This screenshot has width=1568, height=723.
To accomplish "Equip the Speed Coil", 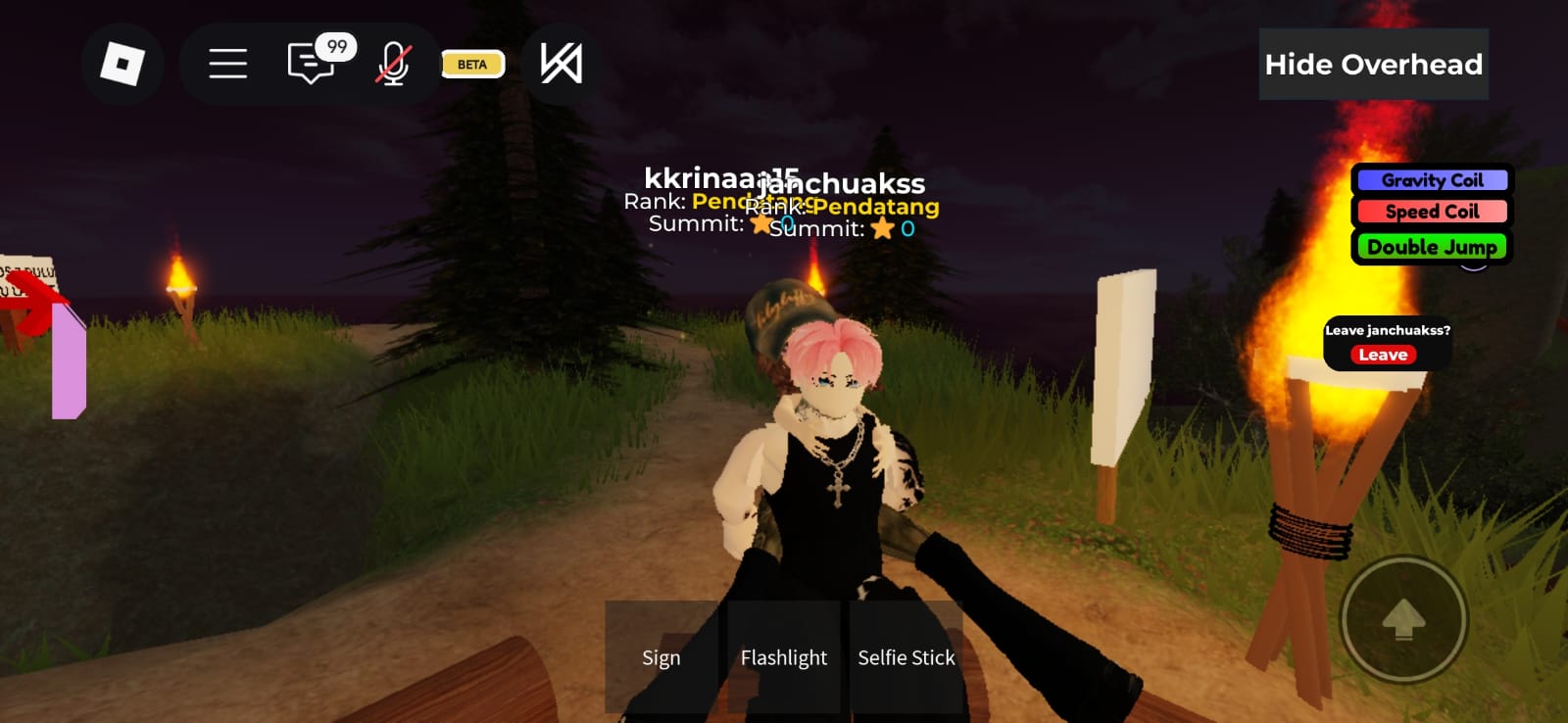I will [x=1432, y=212].
